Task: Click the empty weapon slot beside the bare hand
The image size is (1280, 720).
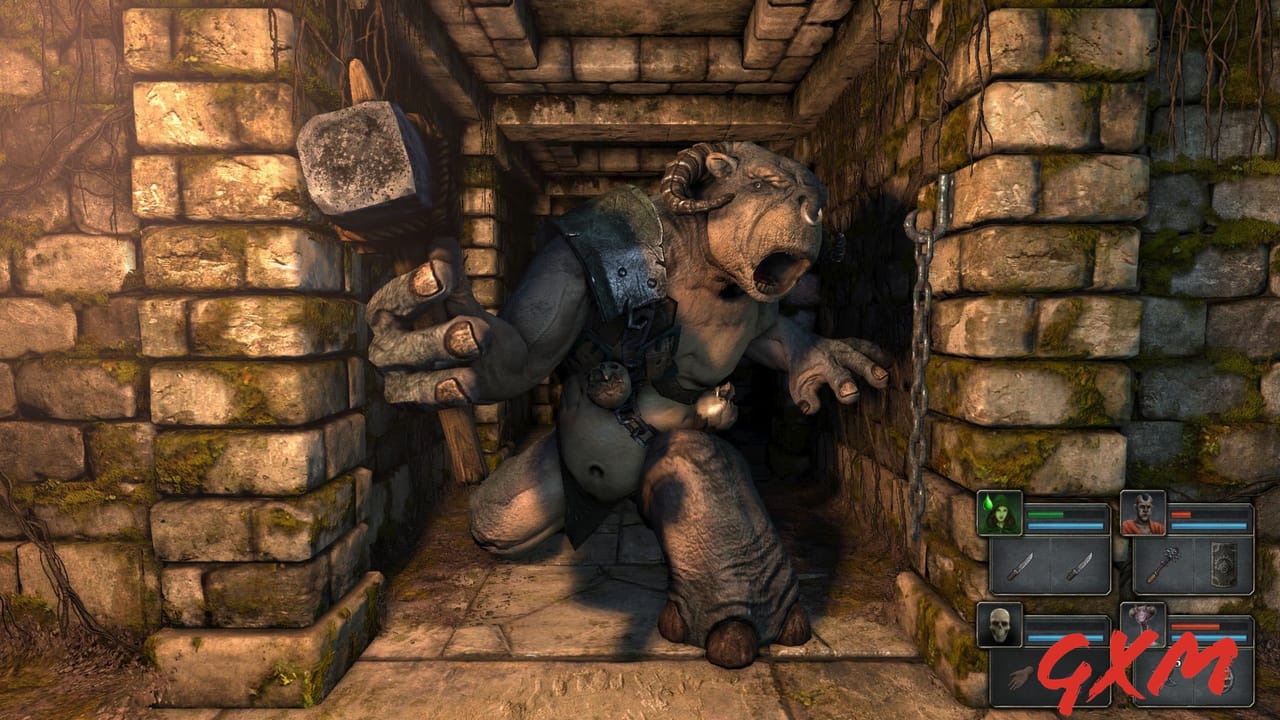Action: click(x=1082, y=677)
